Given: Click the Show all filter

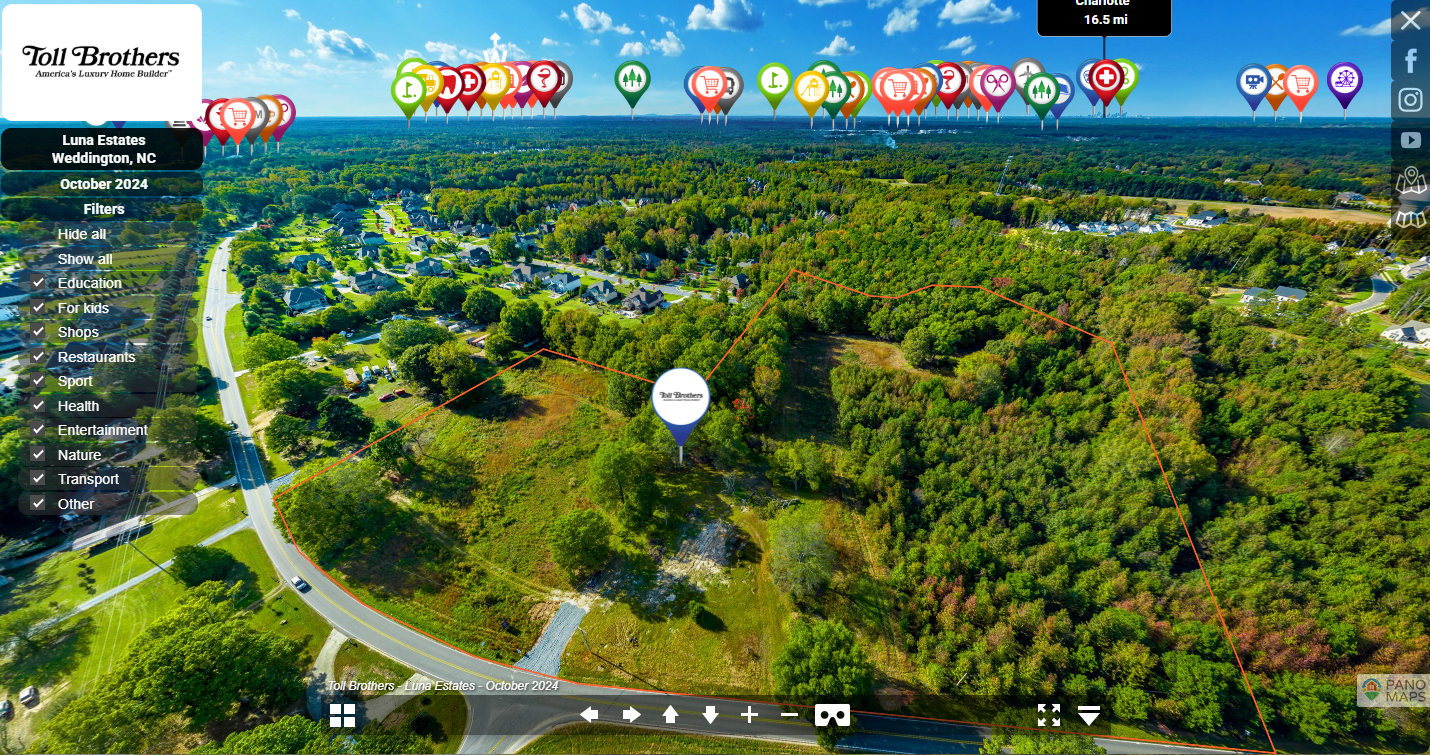Looking at the screenshot, I should point(85,259).
